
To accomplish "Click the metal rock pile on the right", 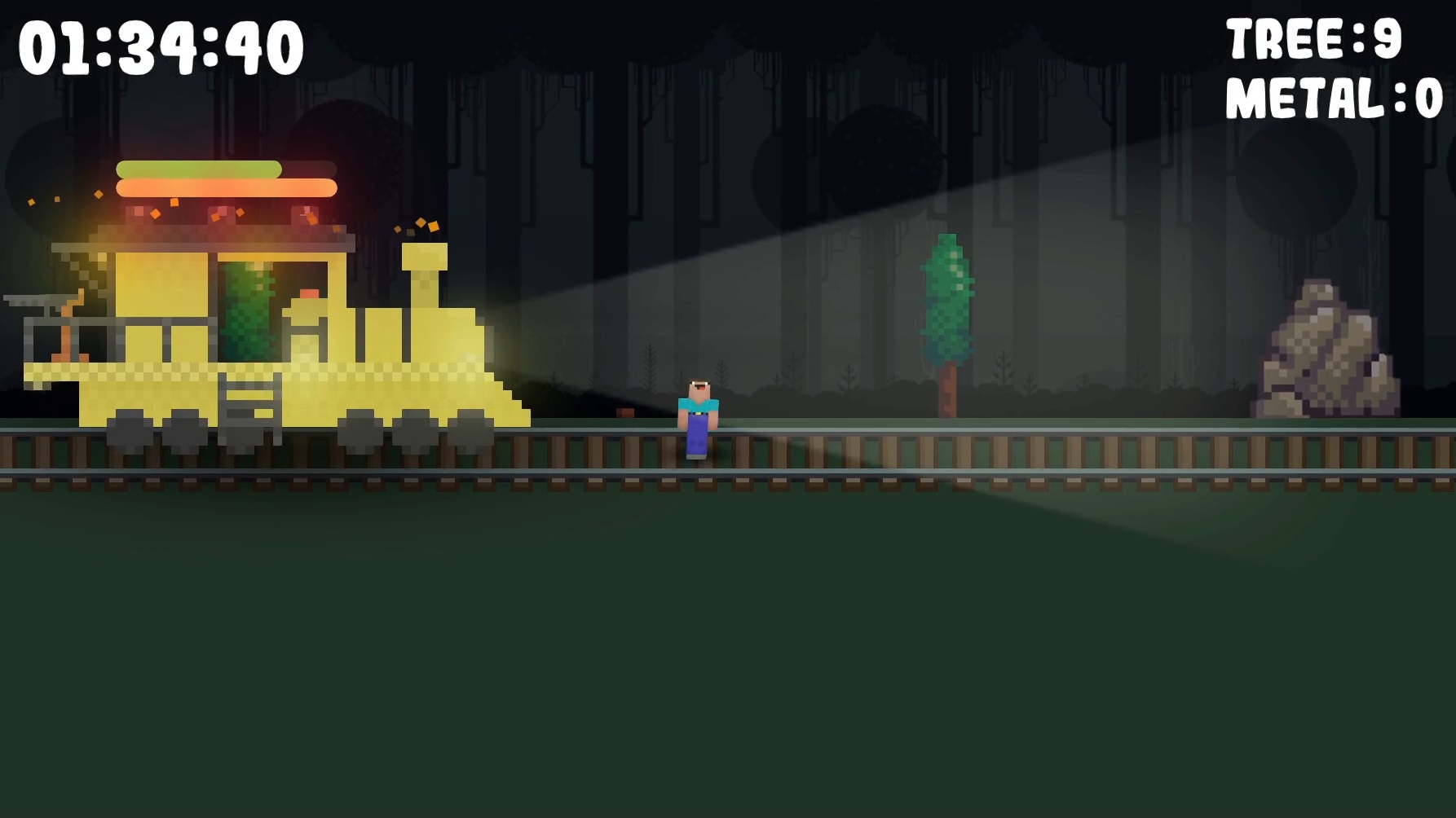I will click(x=1325, y=350).
